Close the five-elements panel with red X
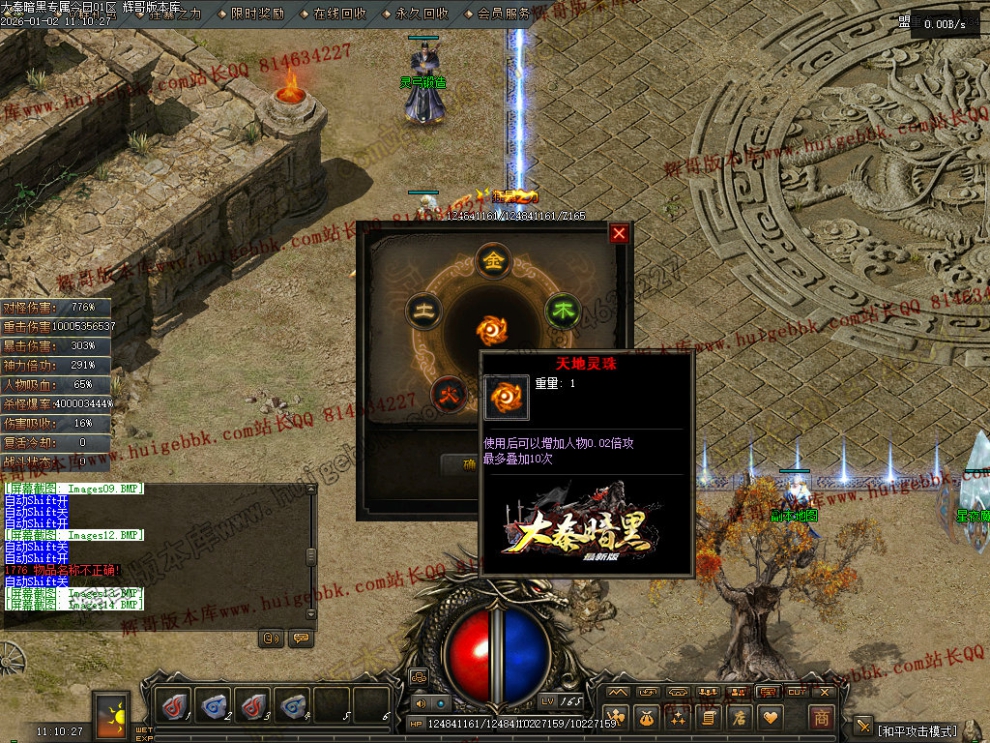The height and width of the screenshot is (743, 990). 619,233
